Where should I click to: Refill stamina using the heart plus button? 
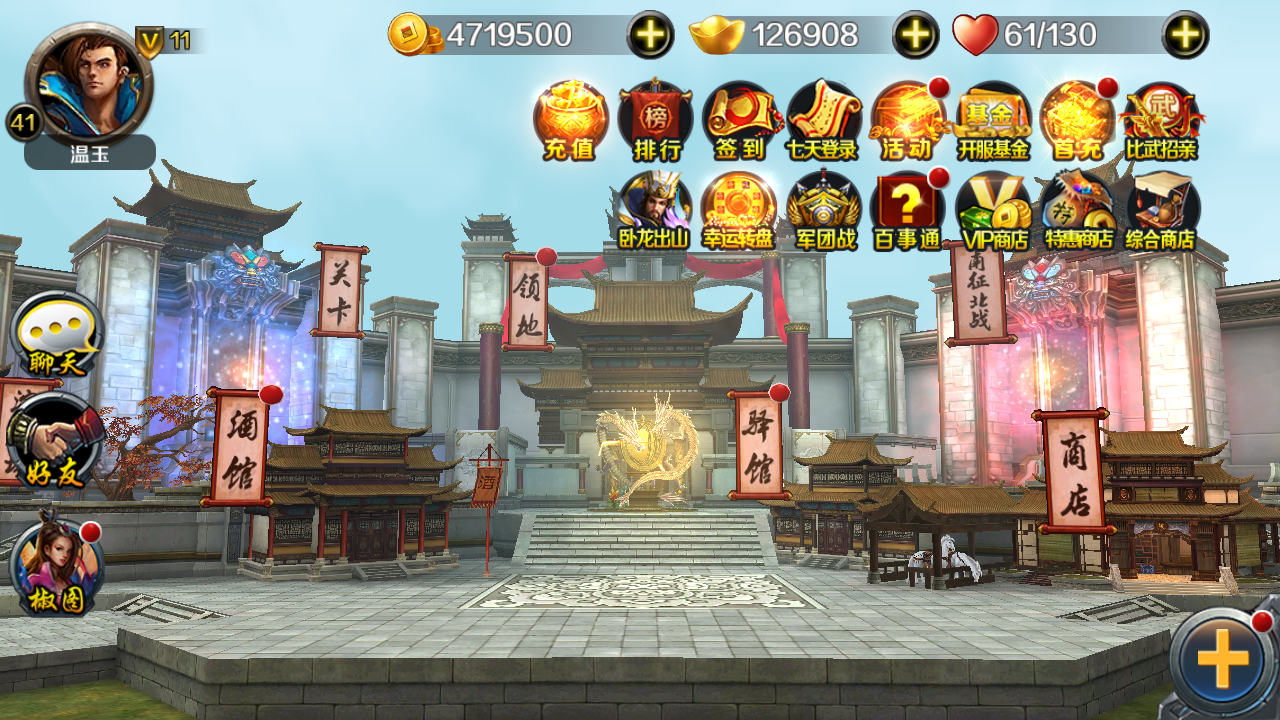(x=1185, y=35)
